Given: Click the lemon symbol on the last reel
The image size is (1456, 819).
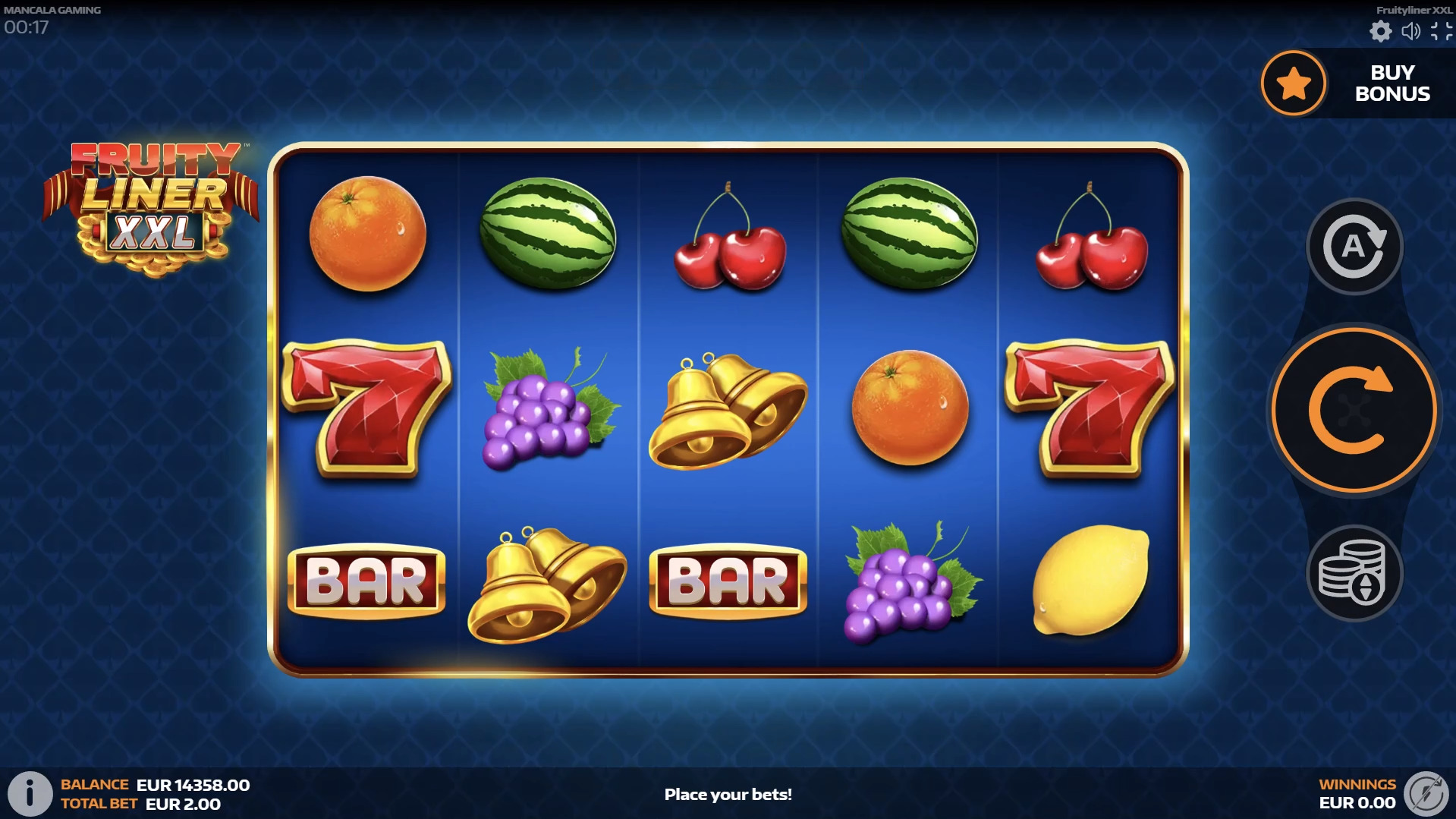Looking at the screenshot, I should [1090, 581].
